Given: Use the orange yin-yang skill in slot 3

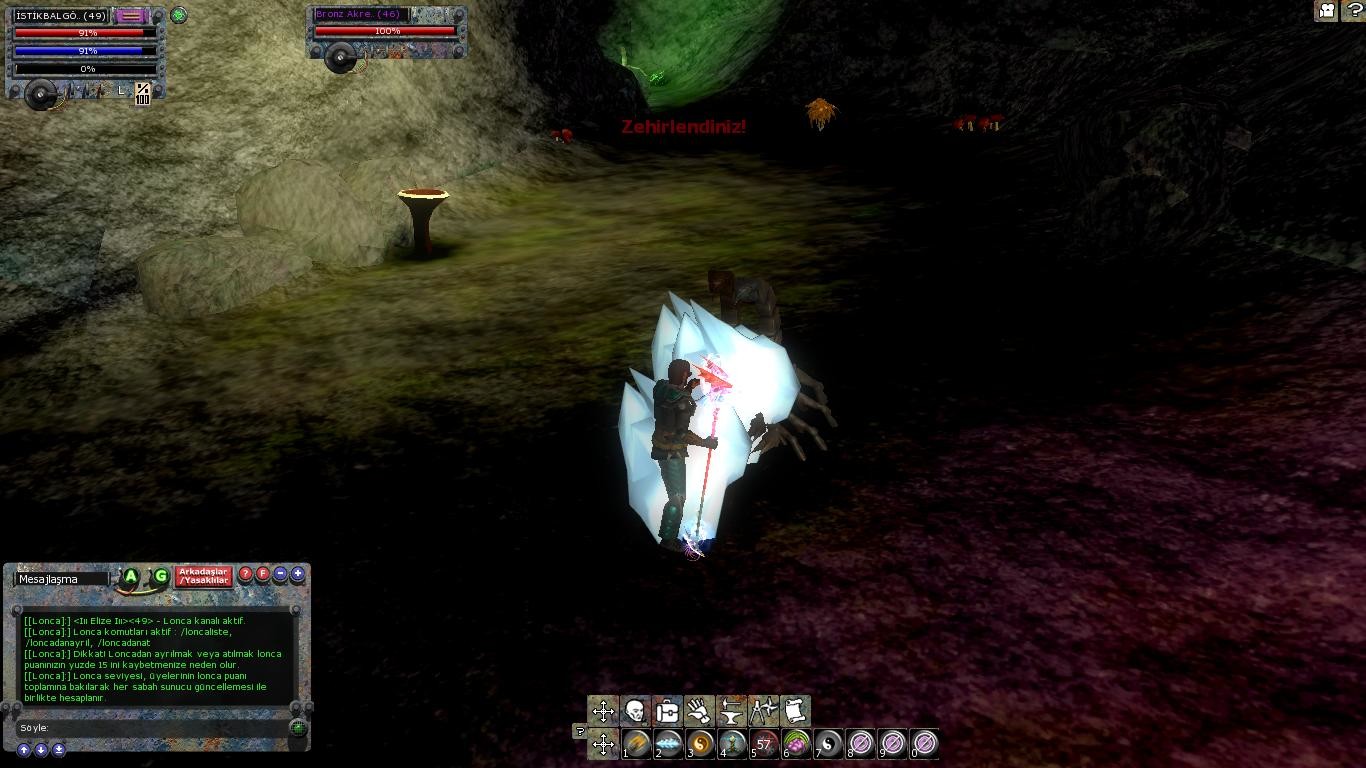Looking at the screenshot, I should click(x=700, y=743).
